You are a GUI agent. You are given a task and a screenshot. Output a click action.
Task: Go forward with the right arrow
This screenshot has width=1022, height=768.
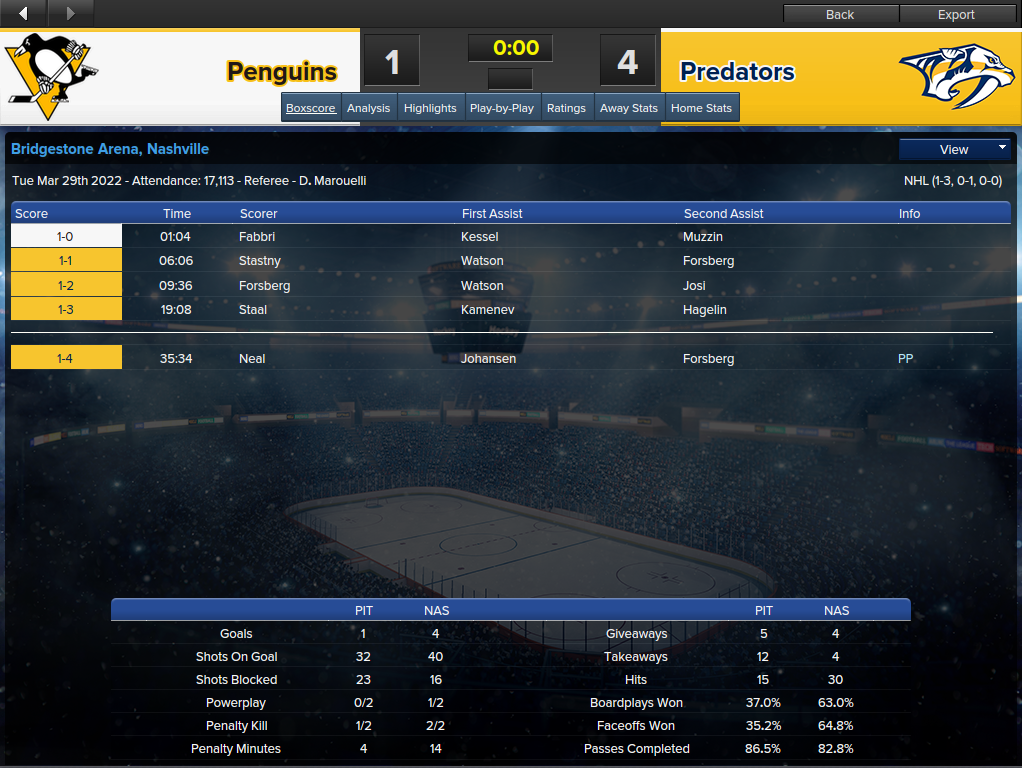click(70, 13)
